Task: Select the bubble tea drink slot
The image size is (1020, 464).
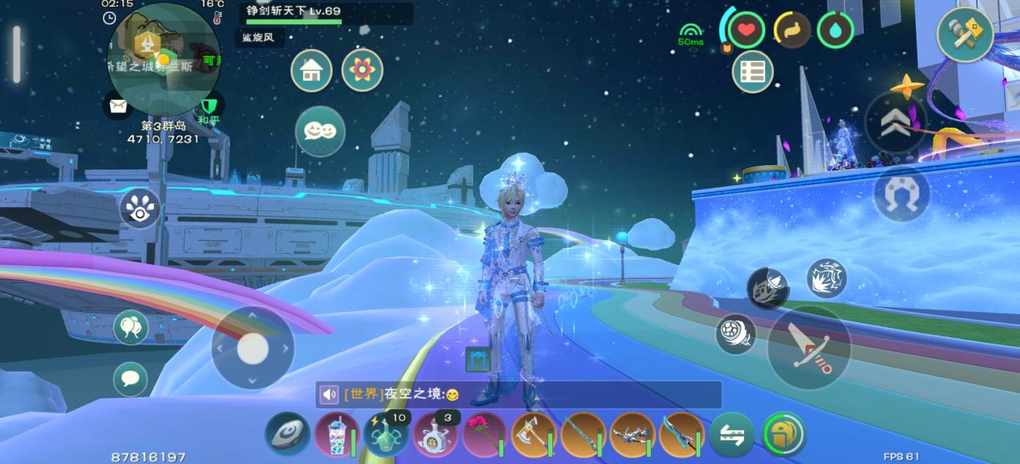Action: point(336,435)
